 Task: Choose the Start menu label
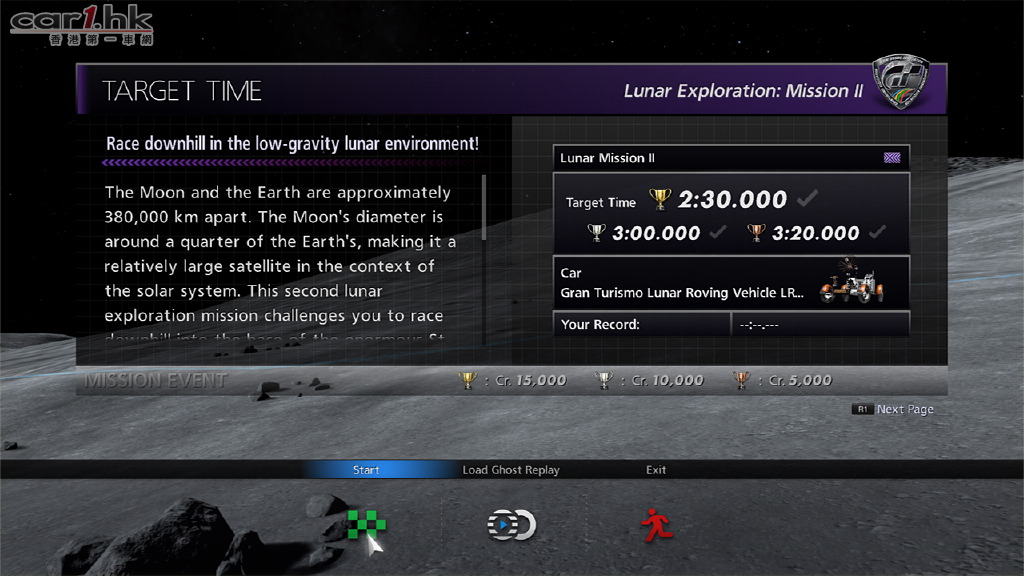point(366,470)
